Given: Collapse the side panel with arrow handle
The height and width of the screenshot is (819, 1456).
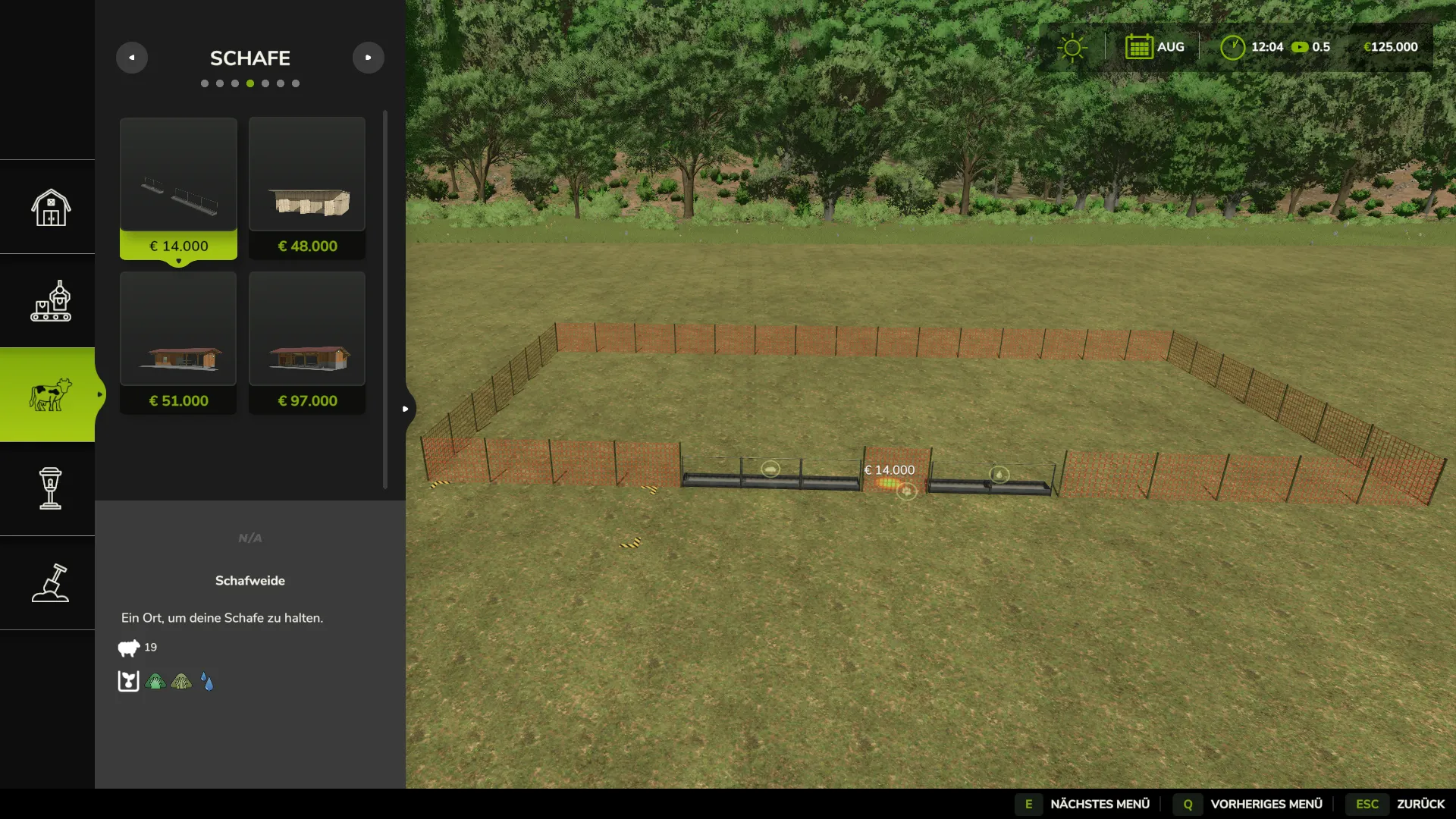Looking at the screenshot, I should pyautogui.click(x=406, y=409).
